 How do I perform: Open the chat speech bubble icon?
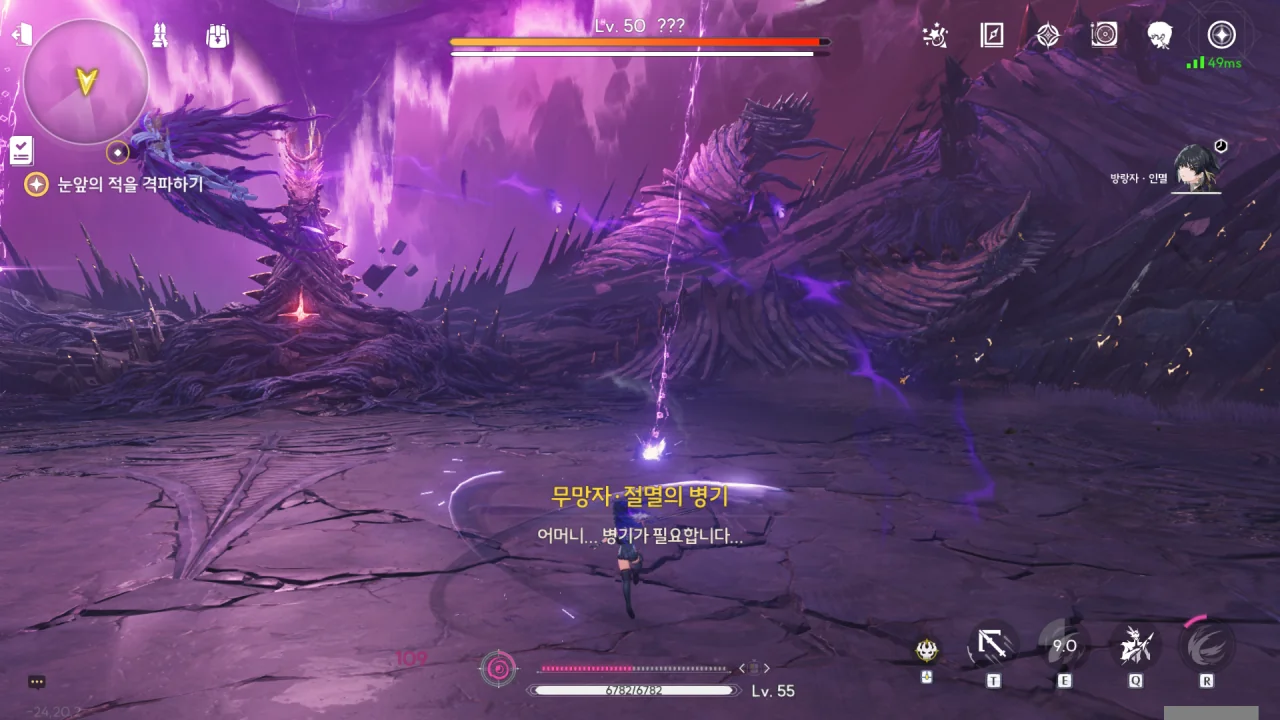coord(37,682)
